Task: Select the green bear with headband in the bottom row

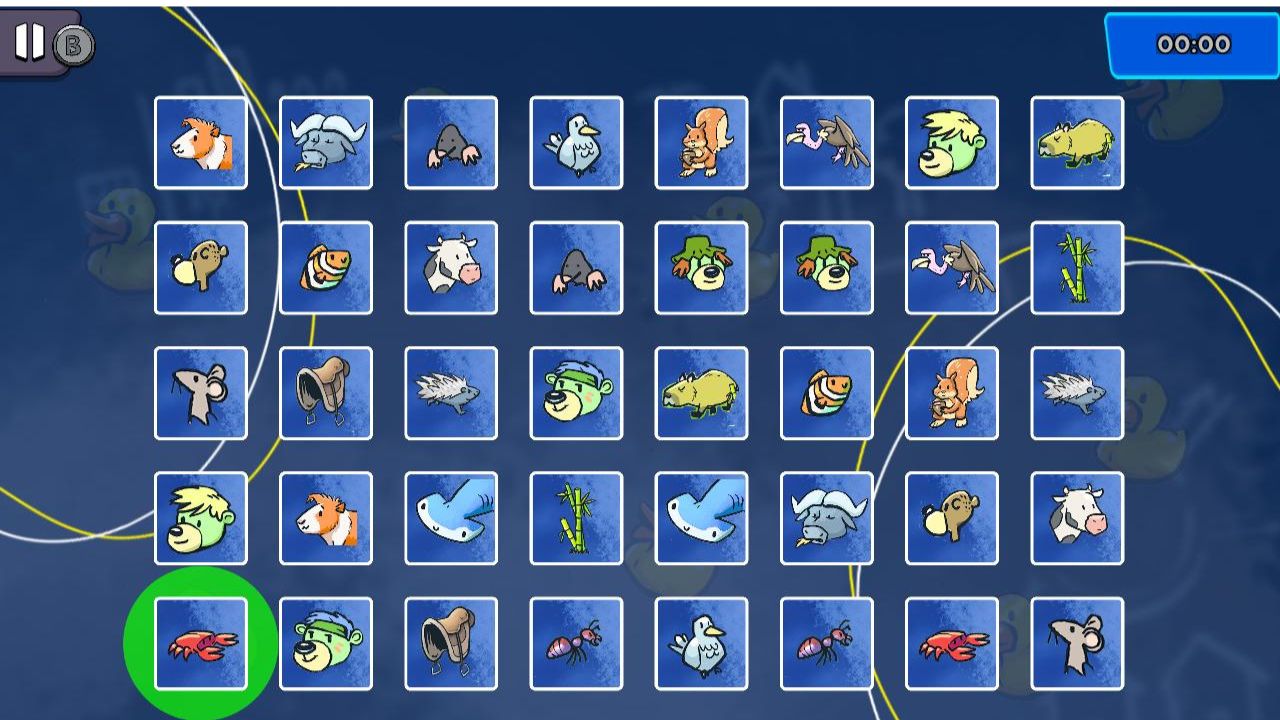Action: (x=326, y=643)
